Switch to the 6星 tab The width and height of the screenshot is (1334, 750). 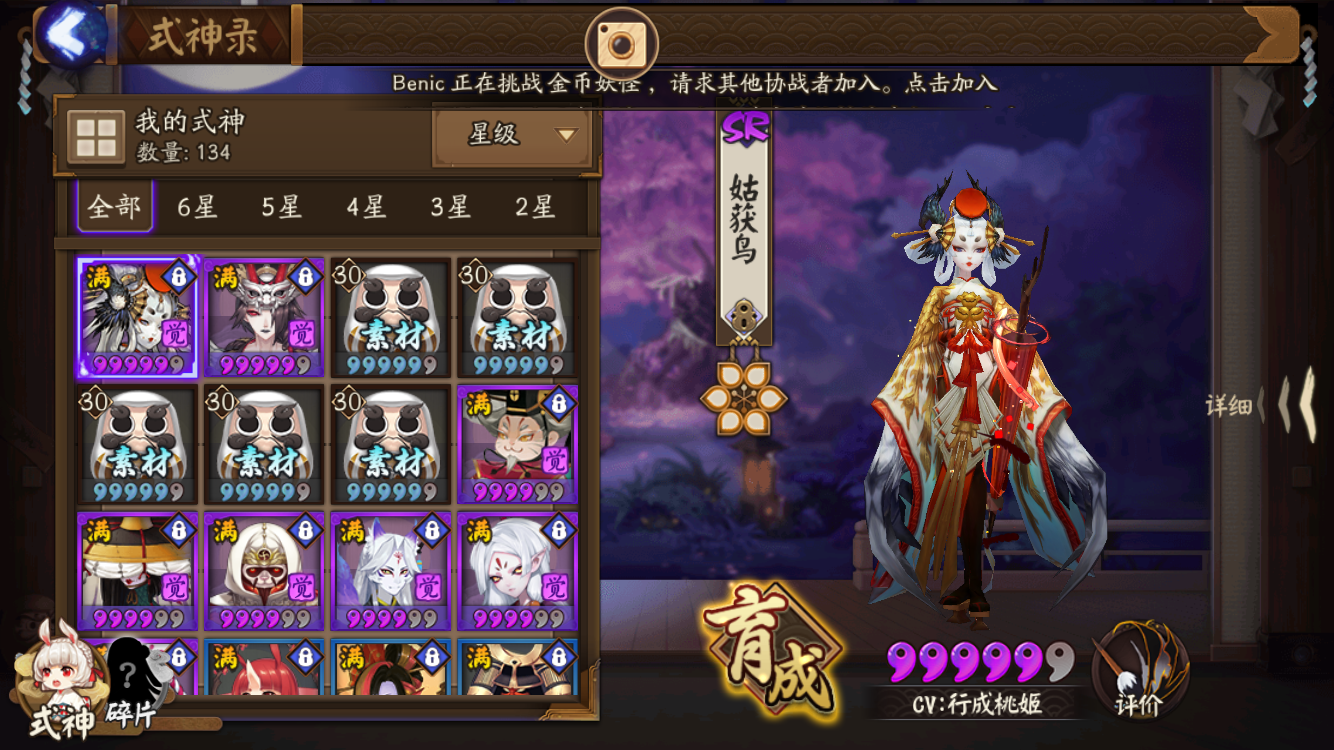[197, 208]
